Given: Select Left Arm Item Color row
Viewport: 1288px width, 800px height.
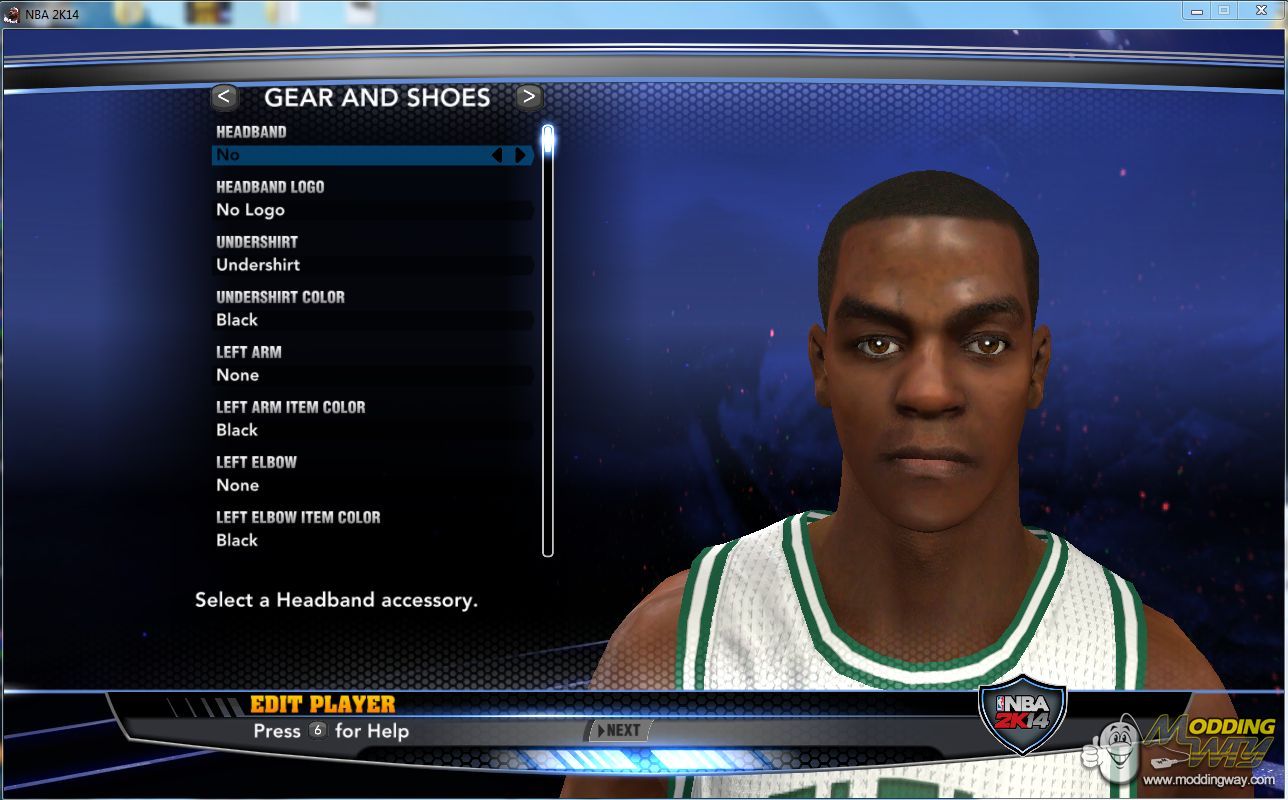Looking at the screenshot, I should pyautogui.click(x=372, y=430).
